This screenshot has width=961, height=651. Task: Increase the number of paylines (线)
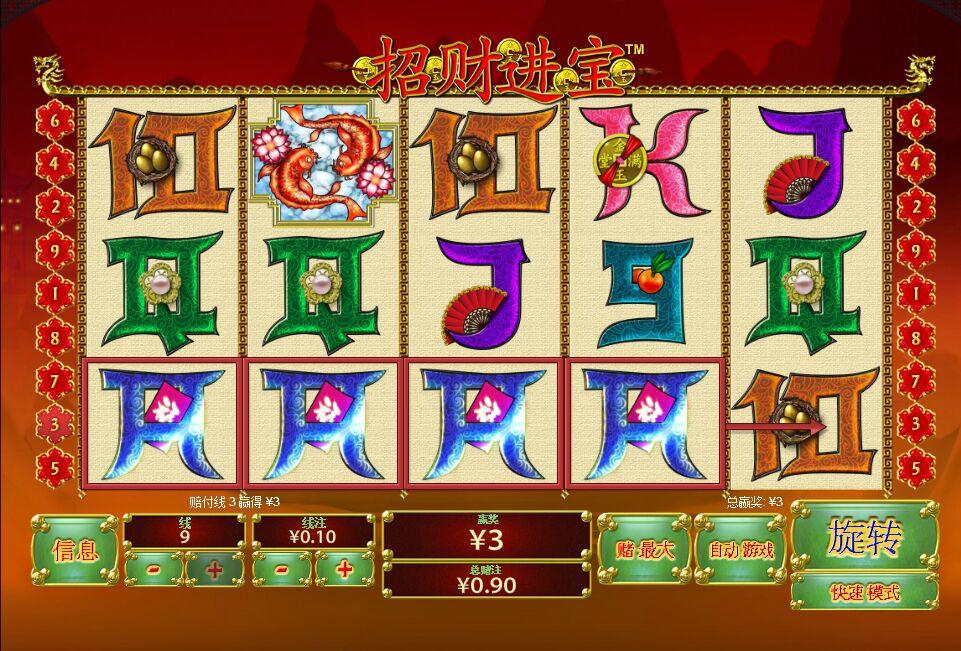click(214, 569)
